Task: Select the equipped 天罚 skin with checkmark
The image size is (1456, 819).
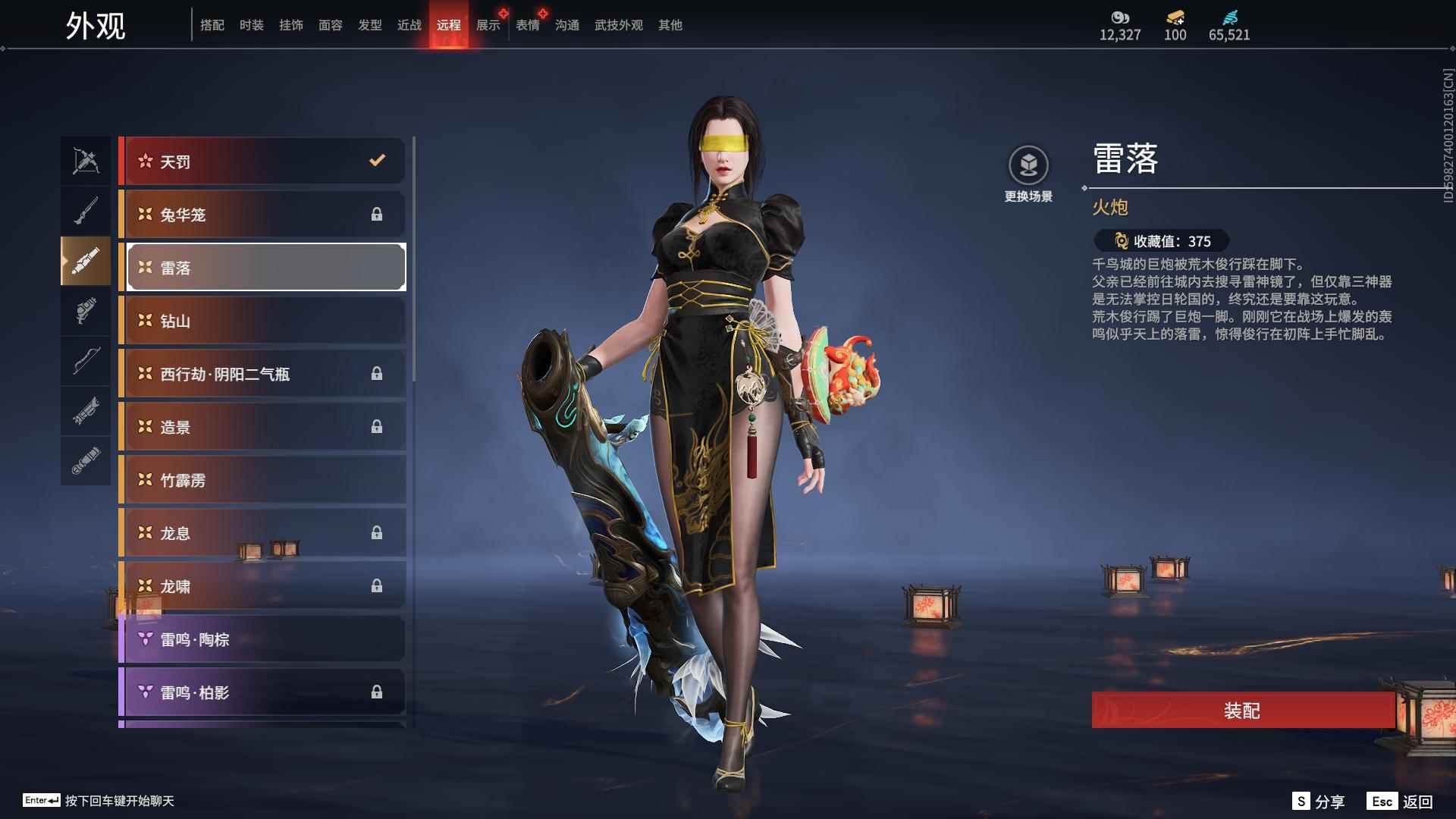Action: click(262, 161)
